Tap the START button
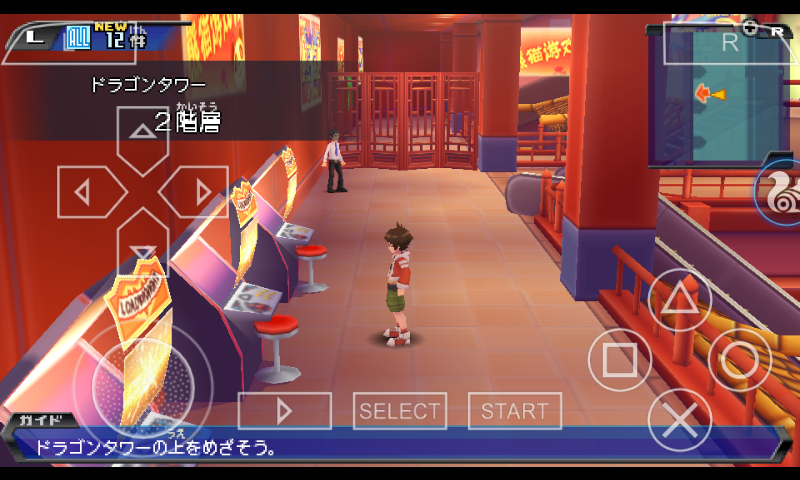This screenshot has height=480, width=800. tap(515, 411)
